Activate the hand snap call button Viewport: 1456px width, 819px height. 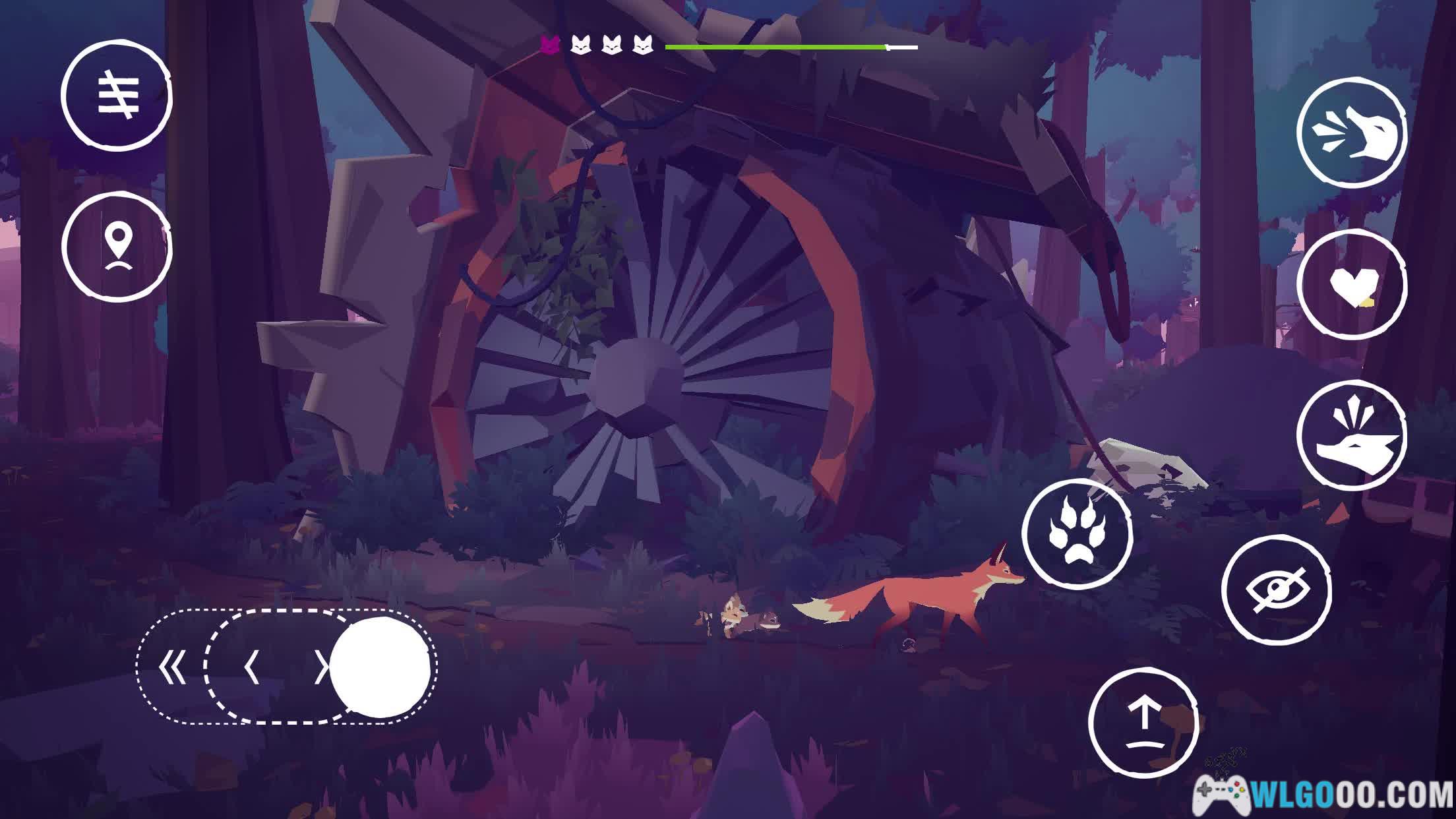1351,133
